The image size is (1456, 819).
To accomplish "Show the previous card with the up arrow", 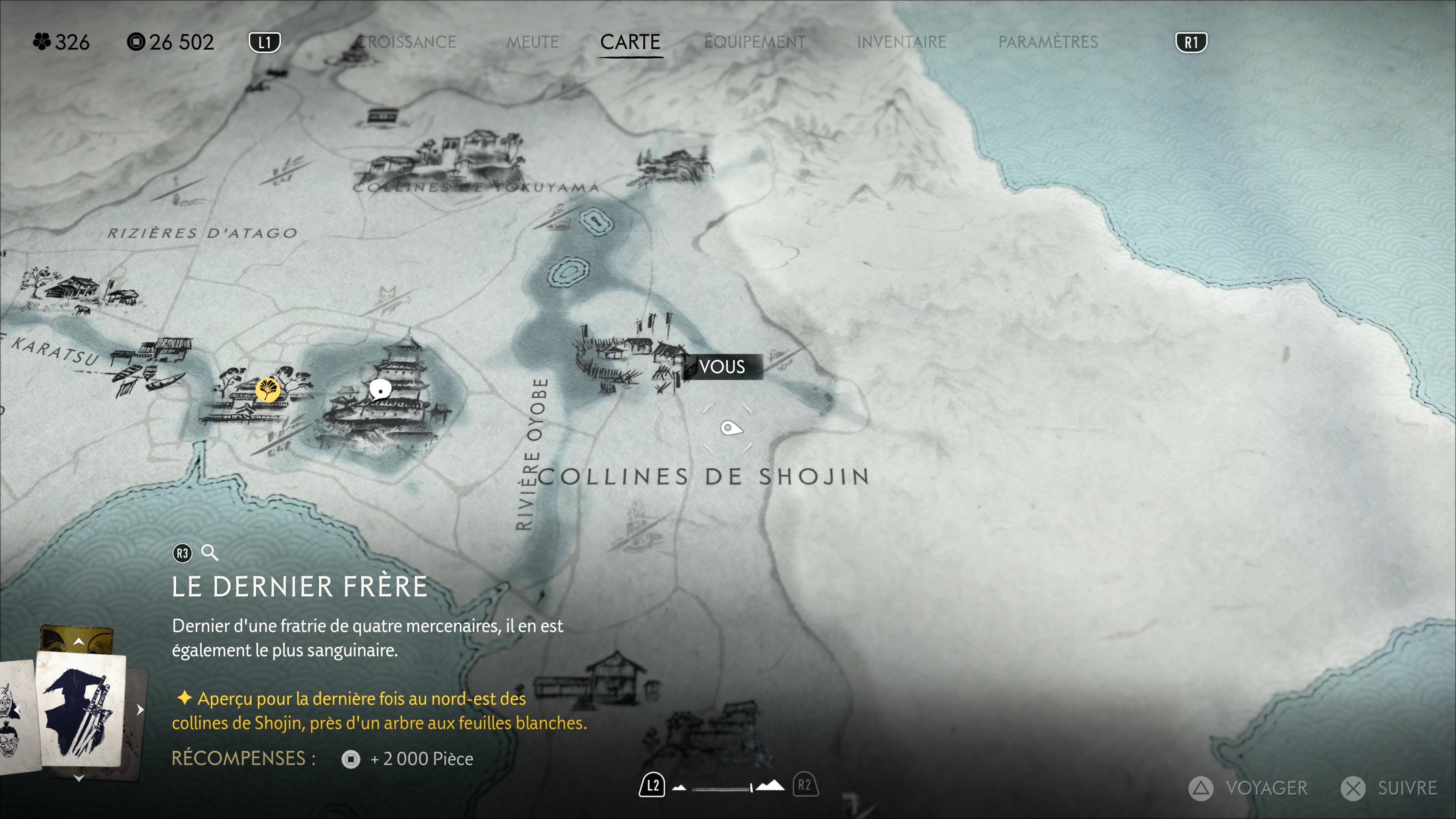I will click(x=78, y=642).
